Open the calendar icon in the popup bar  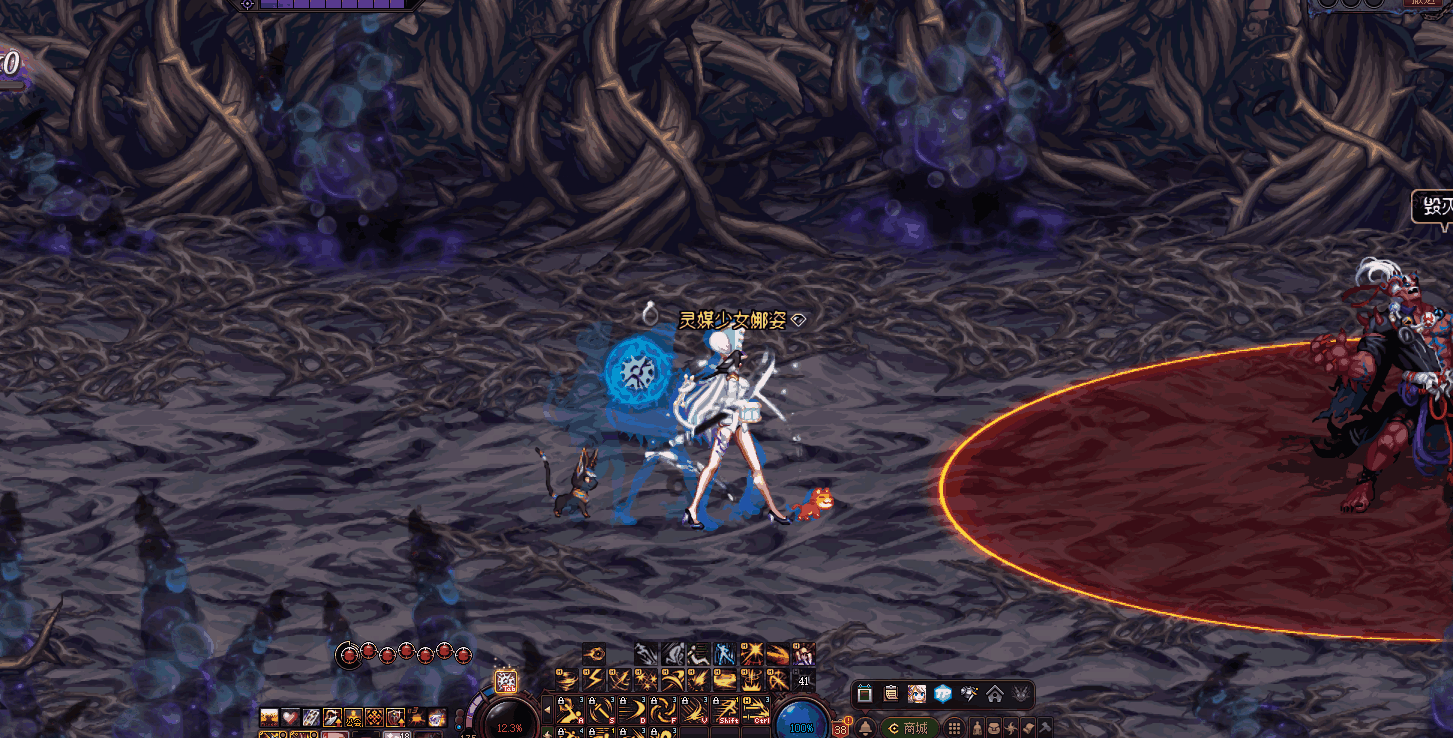[865, 694]
